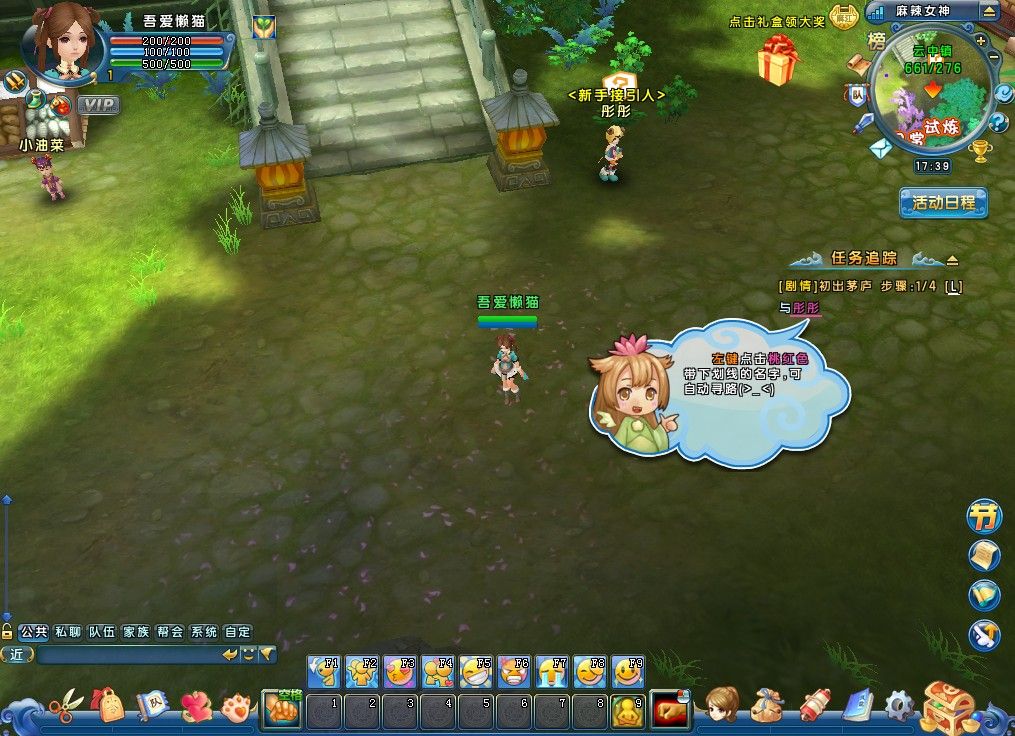Open the gold trophy icon by minimap
The image size is (1015, 736).
click(x=980, y=152)
